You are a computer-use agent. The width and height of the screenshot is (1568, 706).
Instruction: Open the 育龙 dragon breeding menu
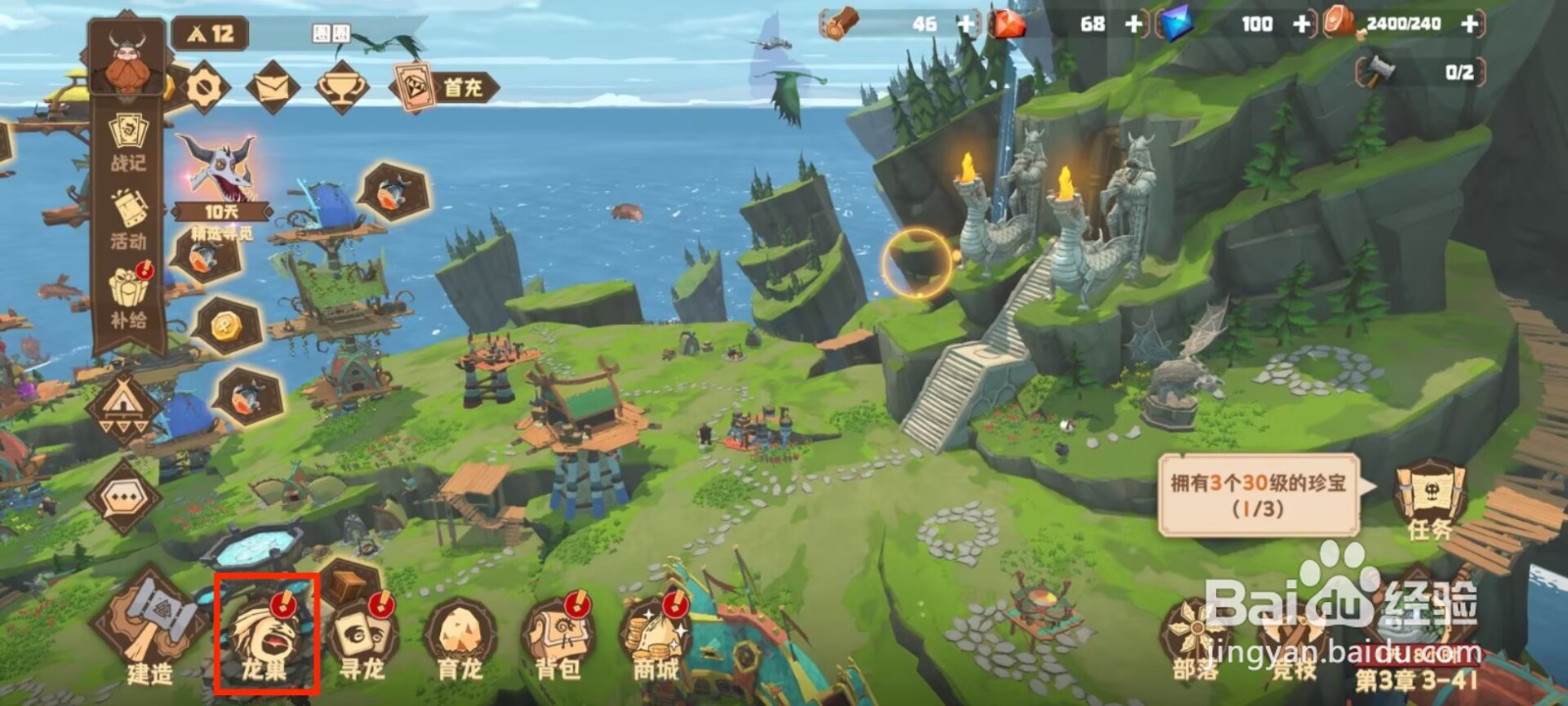[459, 638]
